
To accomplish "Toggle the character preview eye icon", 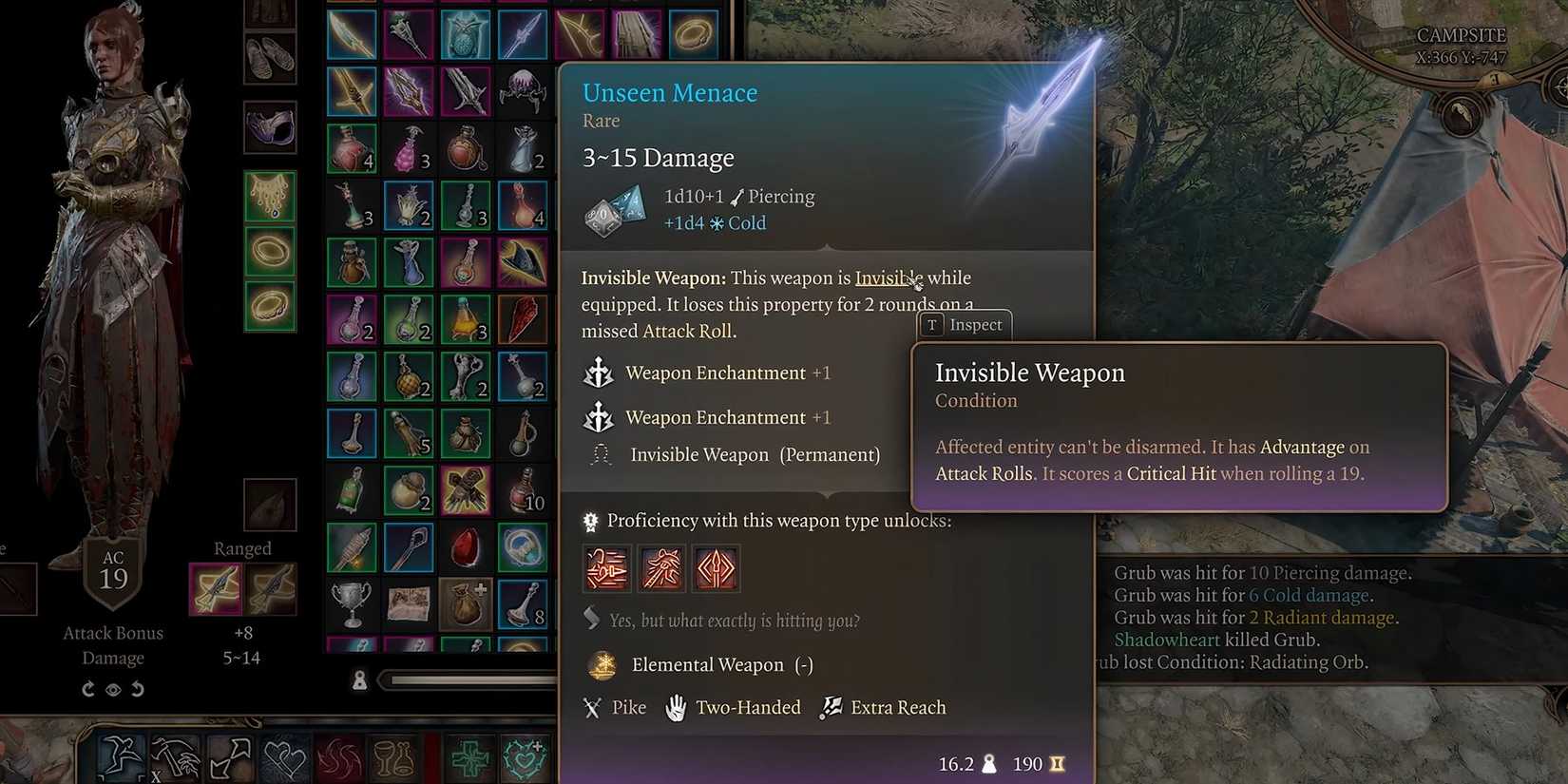I will coord(113,689).
